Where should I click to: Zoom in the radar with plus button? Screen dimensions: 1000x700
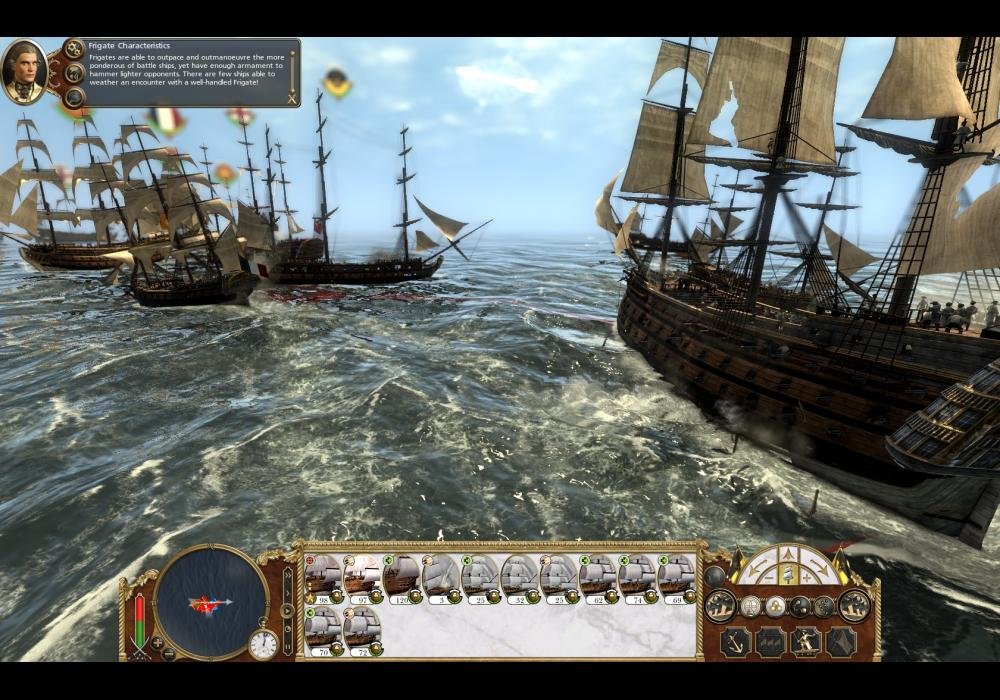[157, 642]
